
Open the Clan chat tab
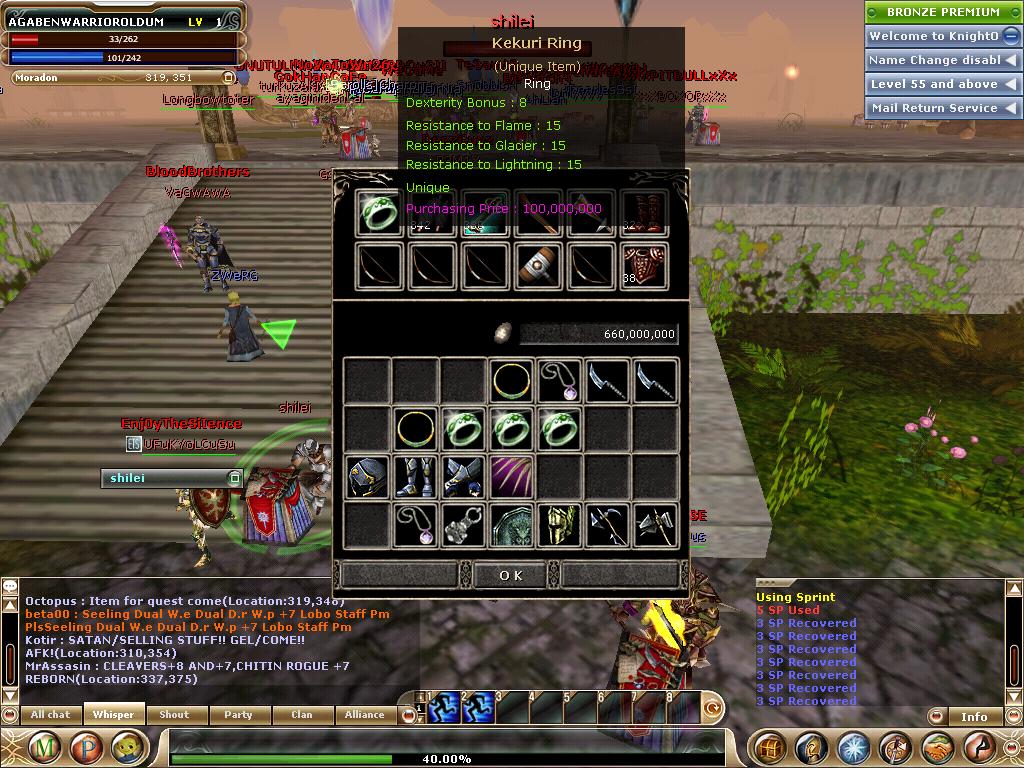301,715
